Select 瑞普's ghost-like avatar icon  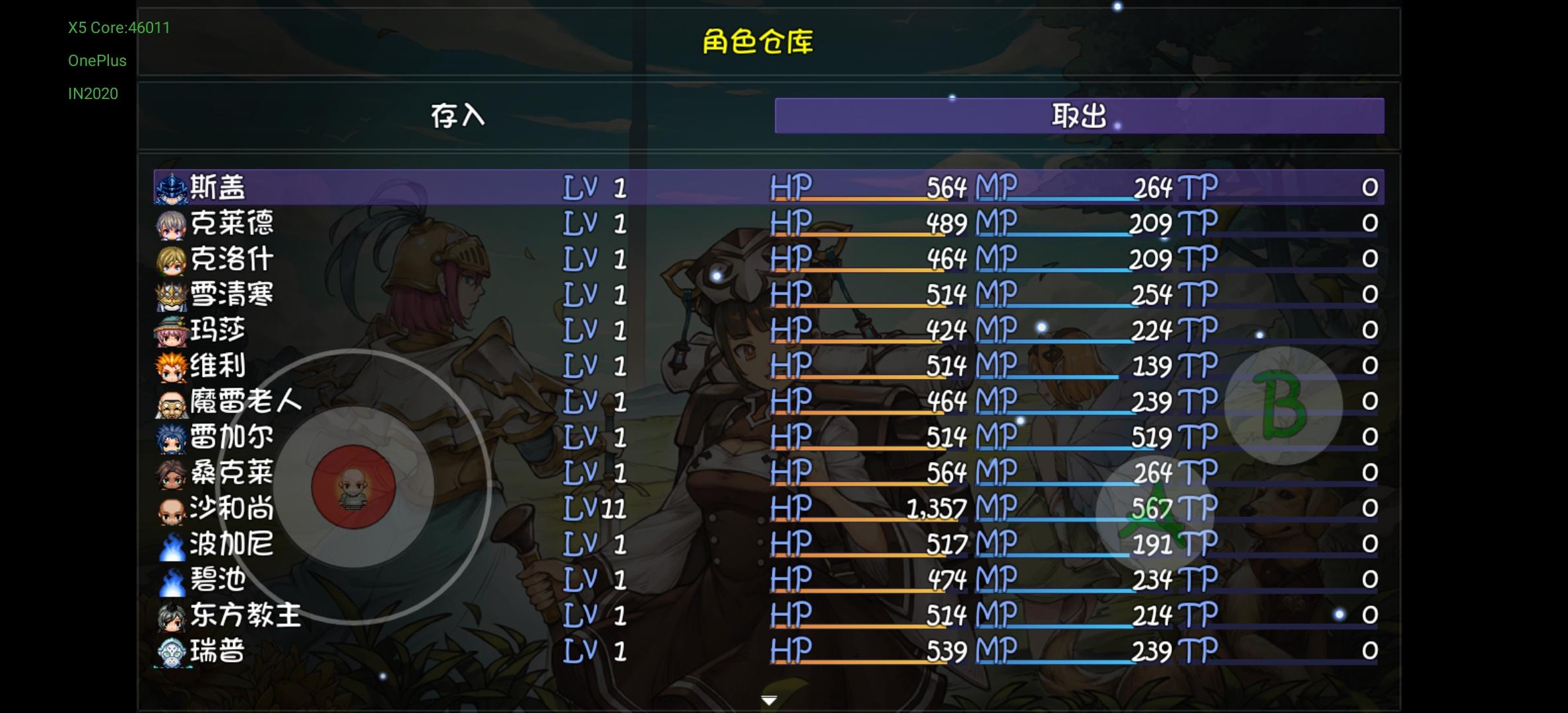pos(170,650)
